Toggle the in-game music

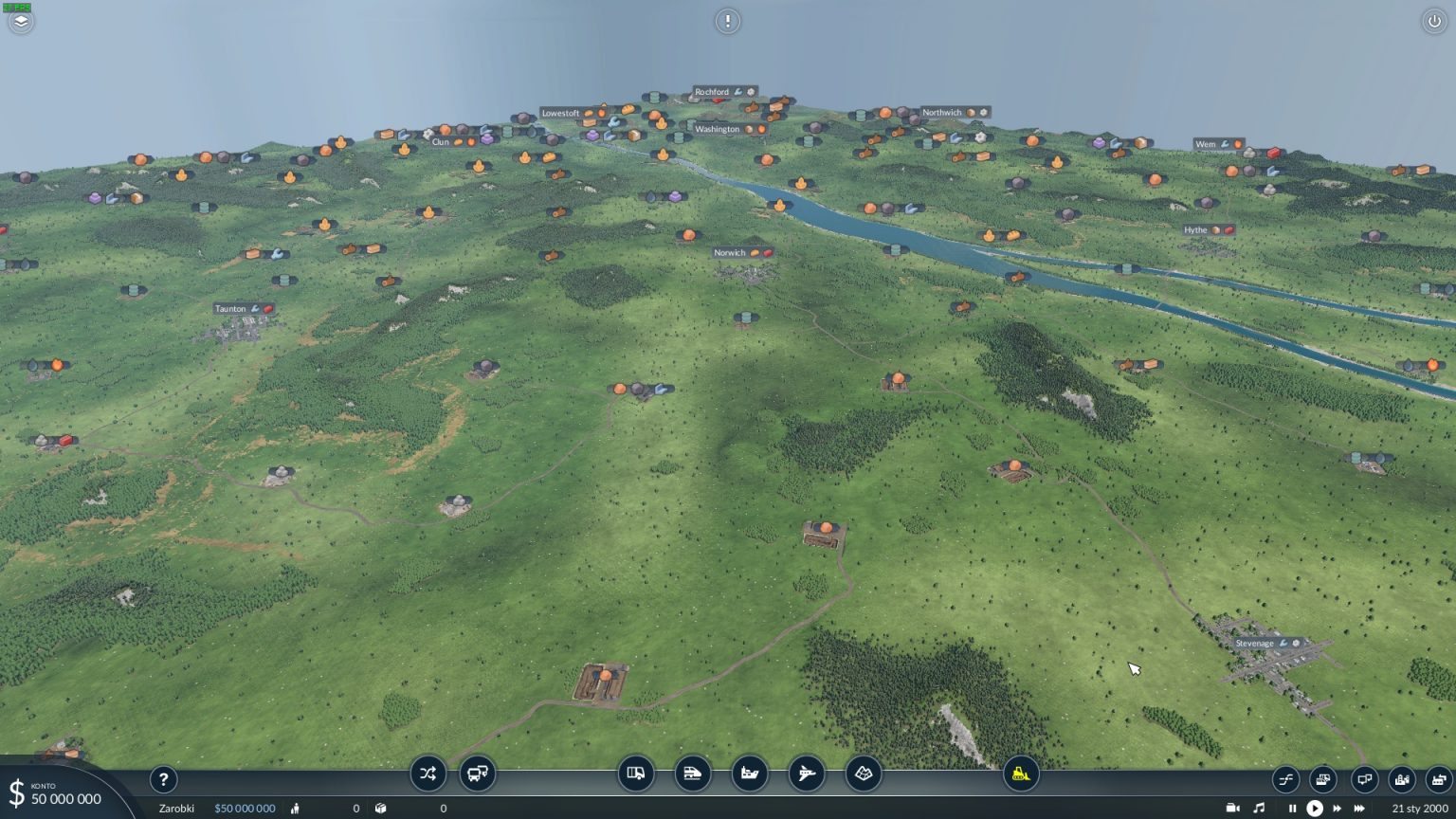[x=1261, y=809]
